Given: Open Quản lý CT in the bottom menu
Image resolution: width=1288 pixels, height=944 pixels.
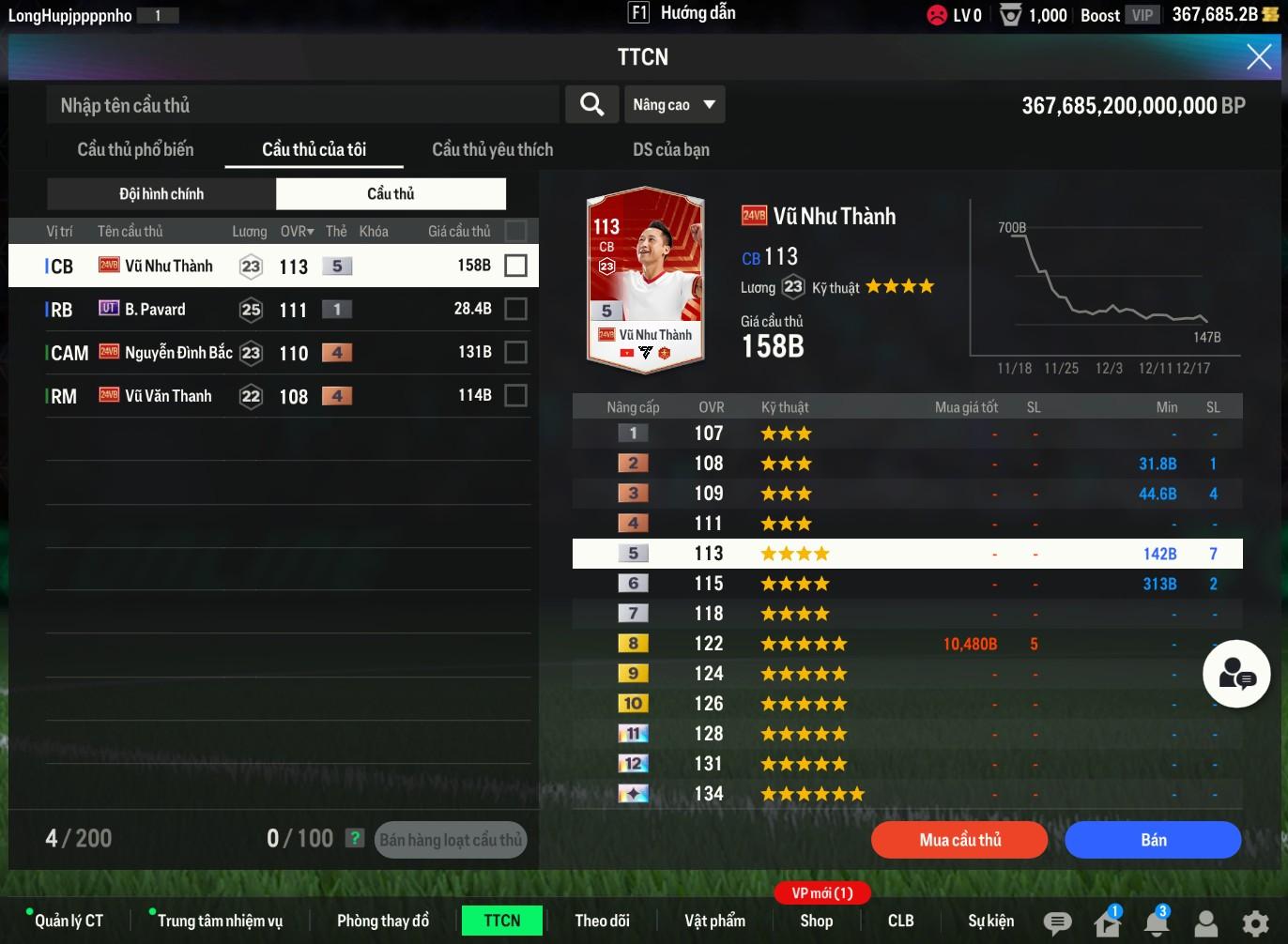Looking at the screenshot, I should click(68, 921).
